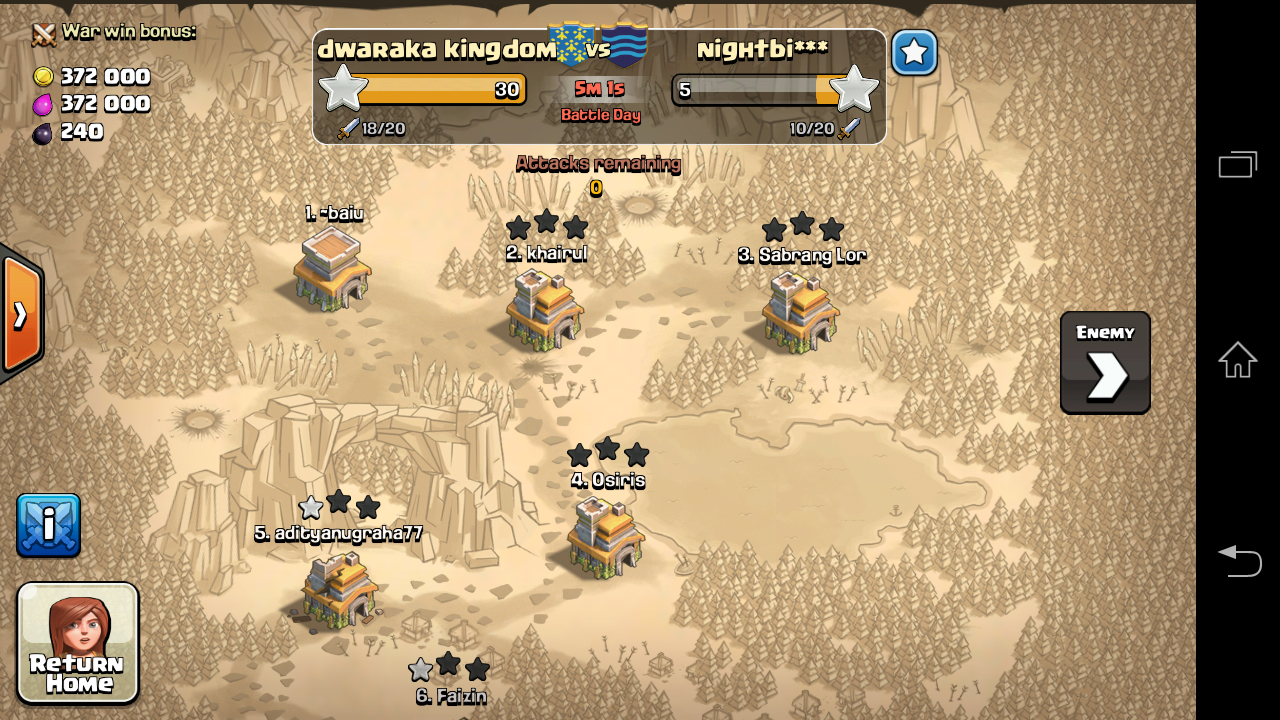Expand the orange side panel arrow
The height and width of the screenshot is (720, 1280).
coord(20,315)
